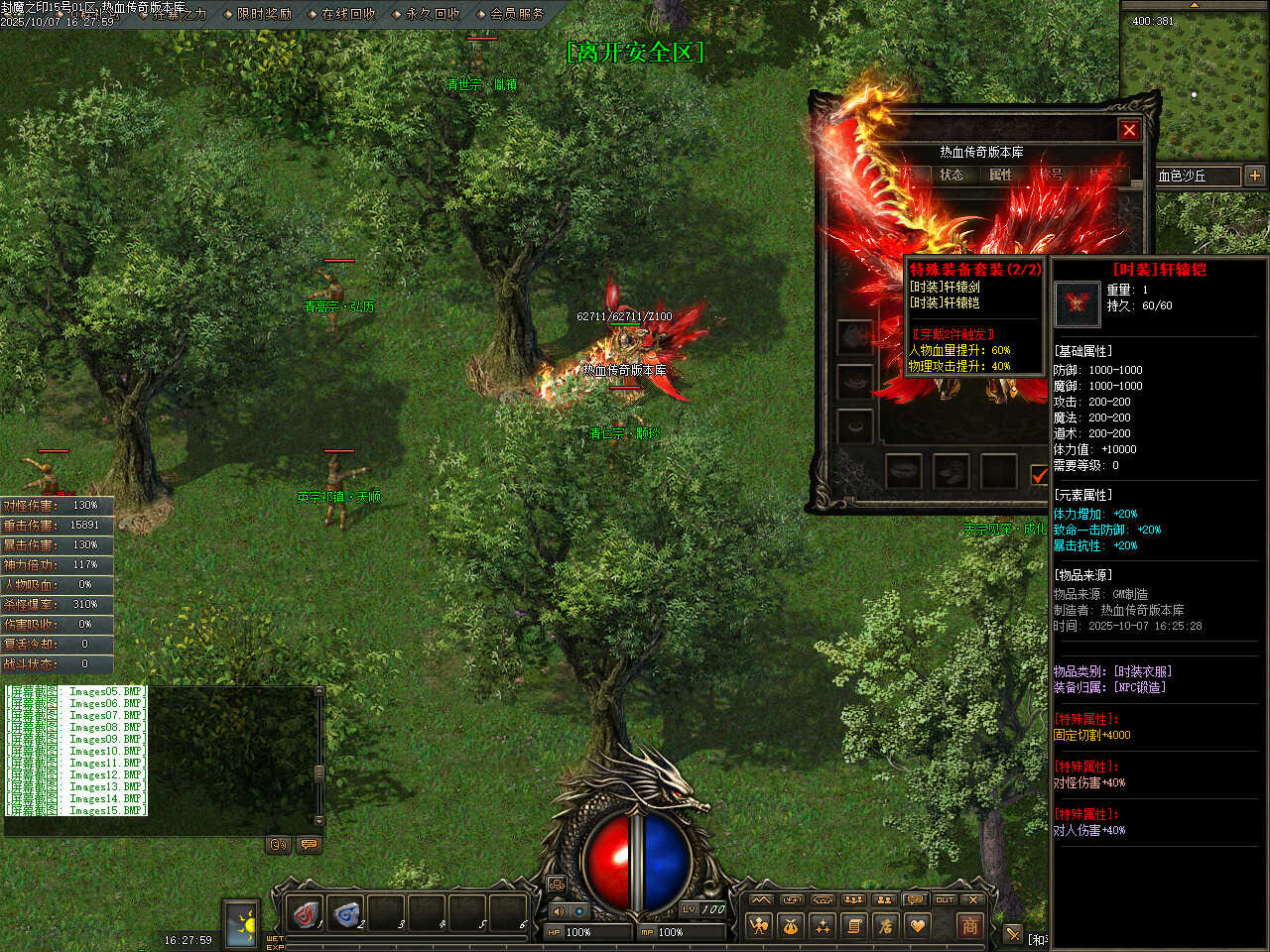Switch to the 属性 tab
Image resolution: width=1270 pixels, height=952 pixels.
(x=1000, y=175)
